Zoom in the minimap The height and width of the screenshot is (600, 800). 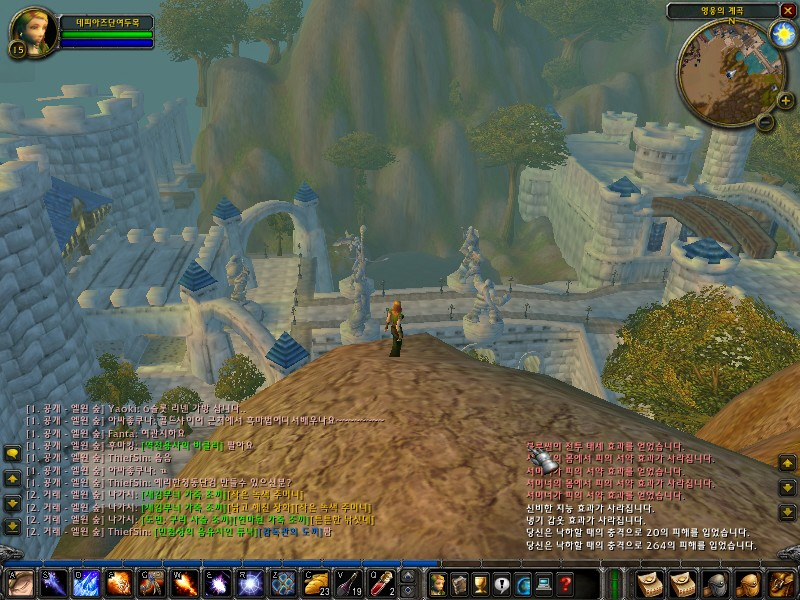(x=785, y=100)
